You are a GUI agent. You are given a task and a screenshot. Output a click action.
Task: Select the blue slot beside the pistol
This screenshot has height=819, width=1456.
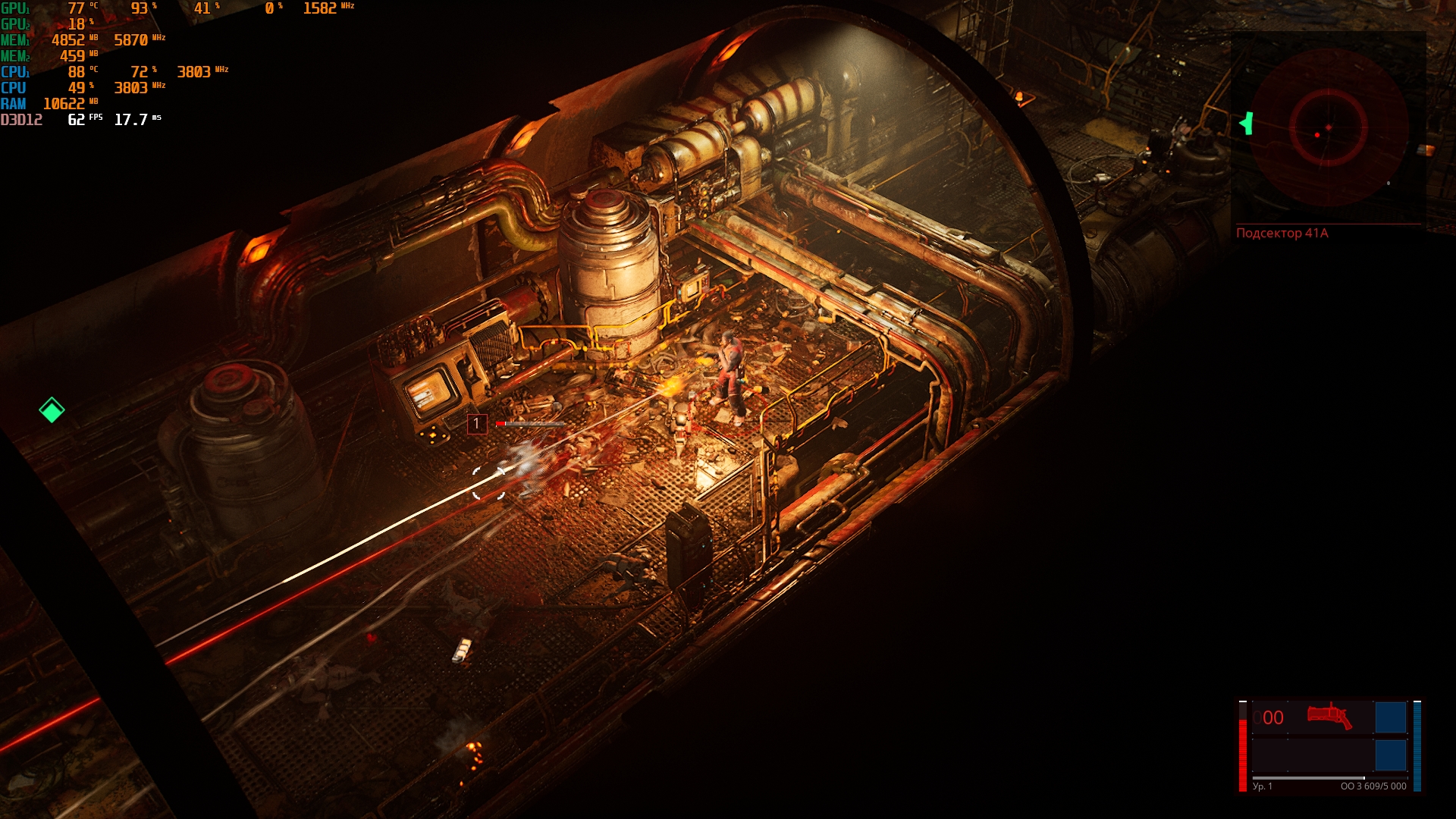tap(1390, 717)
